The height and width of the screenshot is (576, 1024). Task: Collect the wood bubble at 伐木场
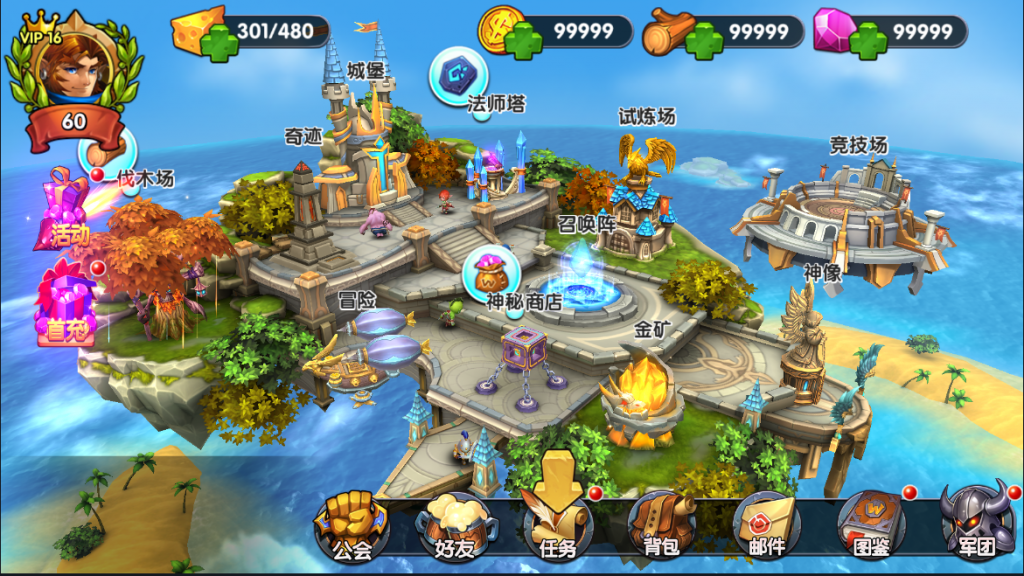pyautogui.click(x=101, y=150)
